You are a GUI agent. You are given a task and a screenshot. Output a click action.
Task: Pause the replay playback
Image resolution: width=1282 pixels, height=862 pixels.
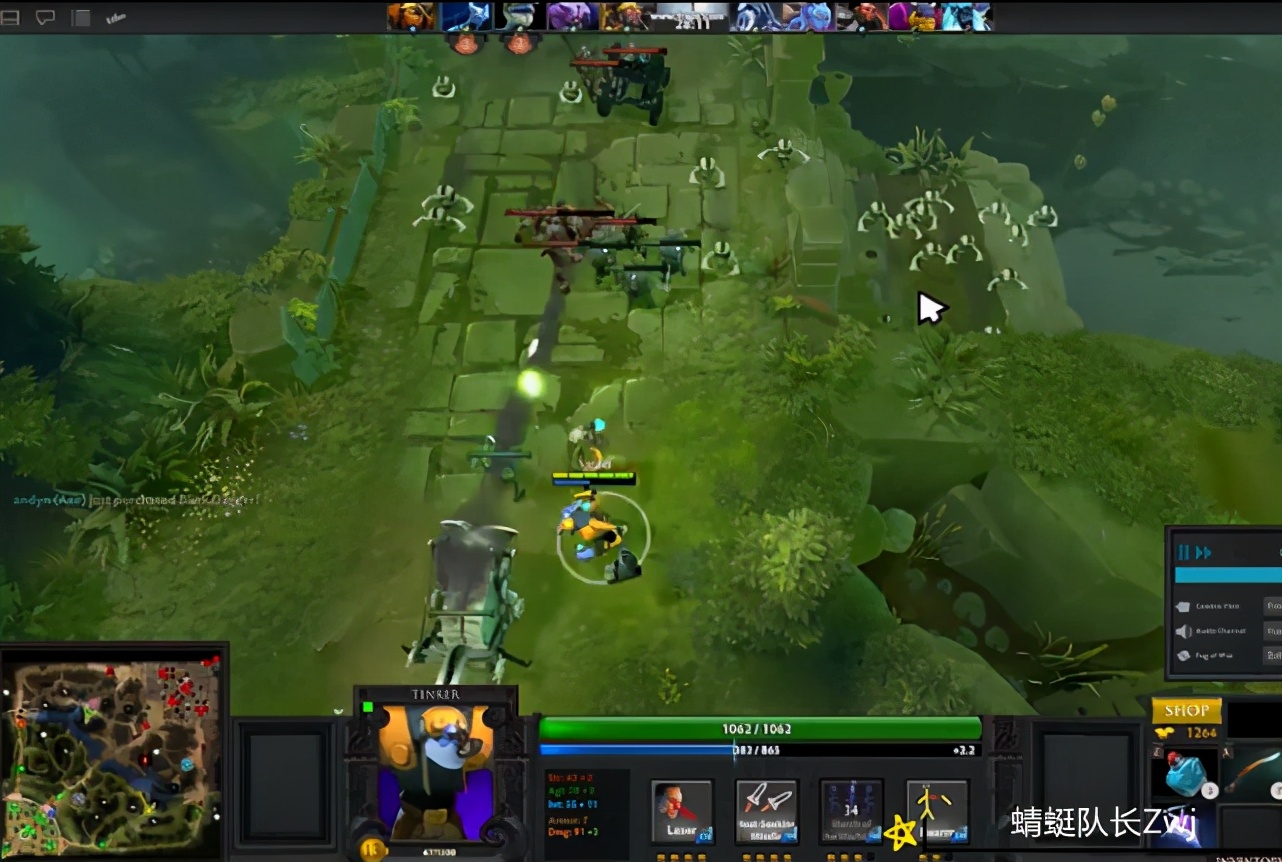(1183, 550)
